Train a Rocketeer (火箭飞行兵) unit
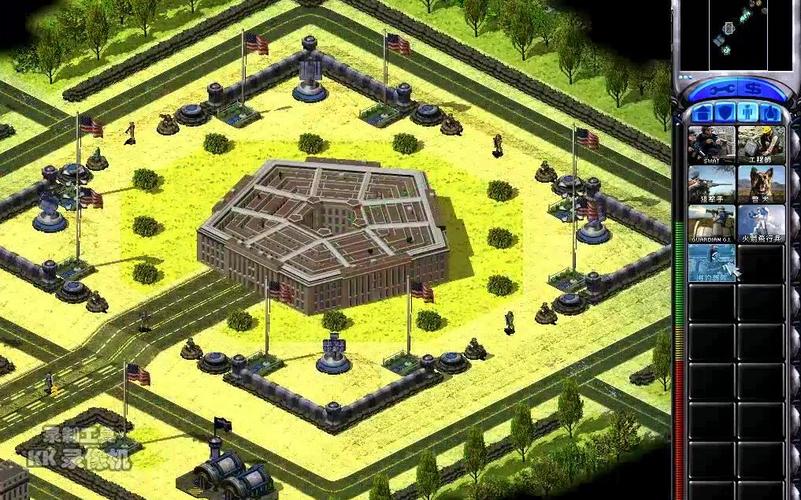 761,224
